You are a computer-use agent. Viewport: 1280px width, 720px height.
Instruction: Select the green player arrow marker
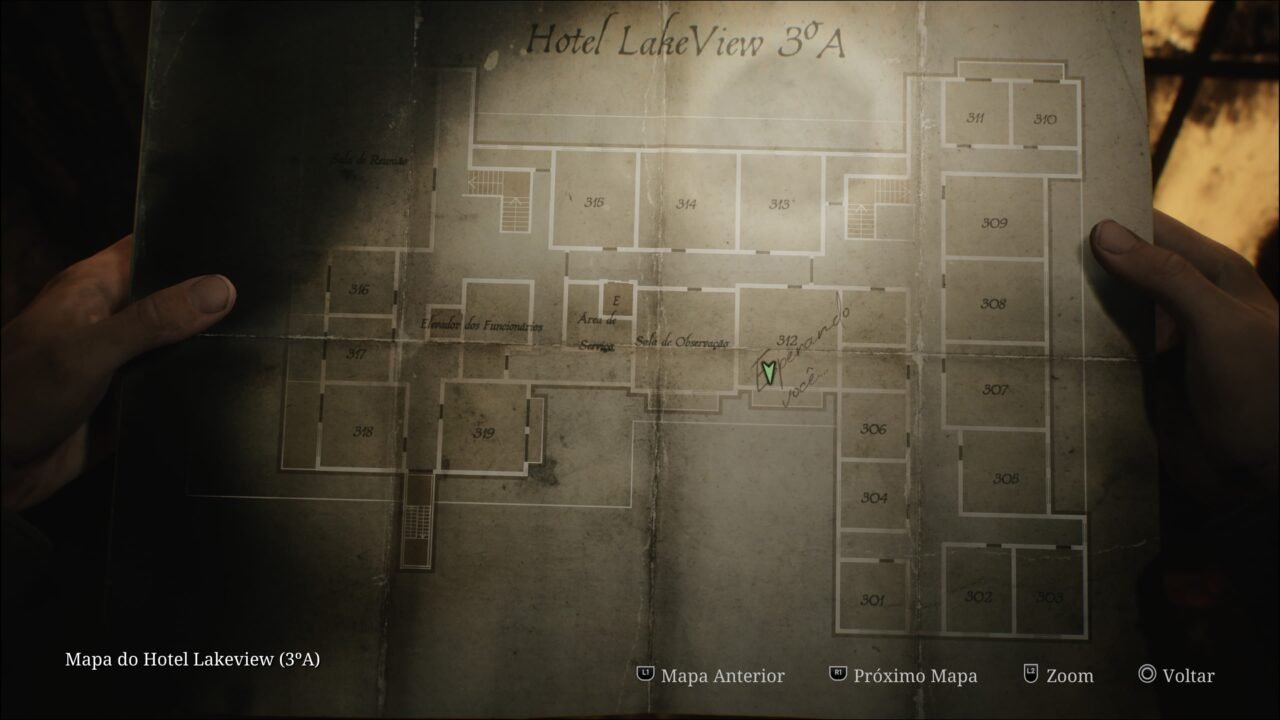[768, 372]
